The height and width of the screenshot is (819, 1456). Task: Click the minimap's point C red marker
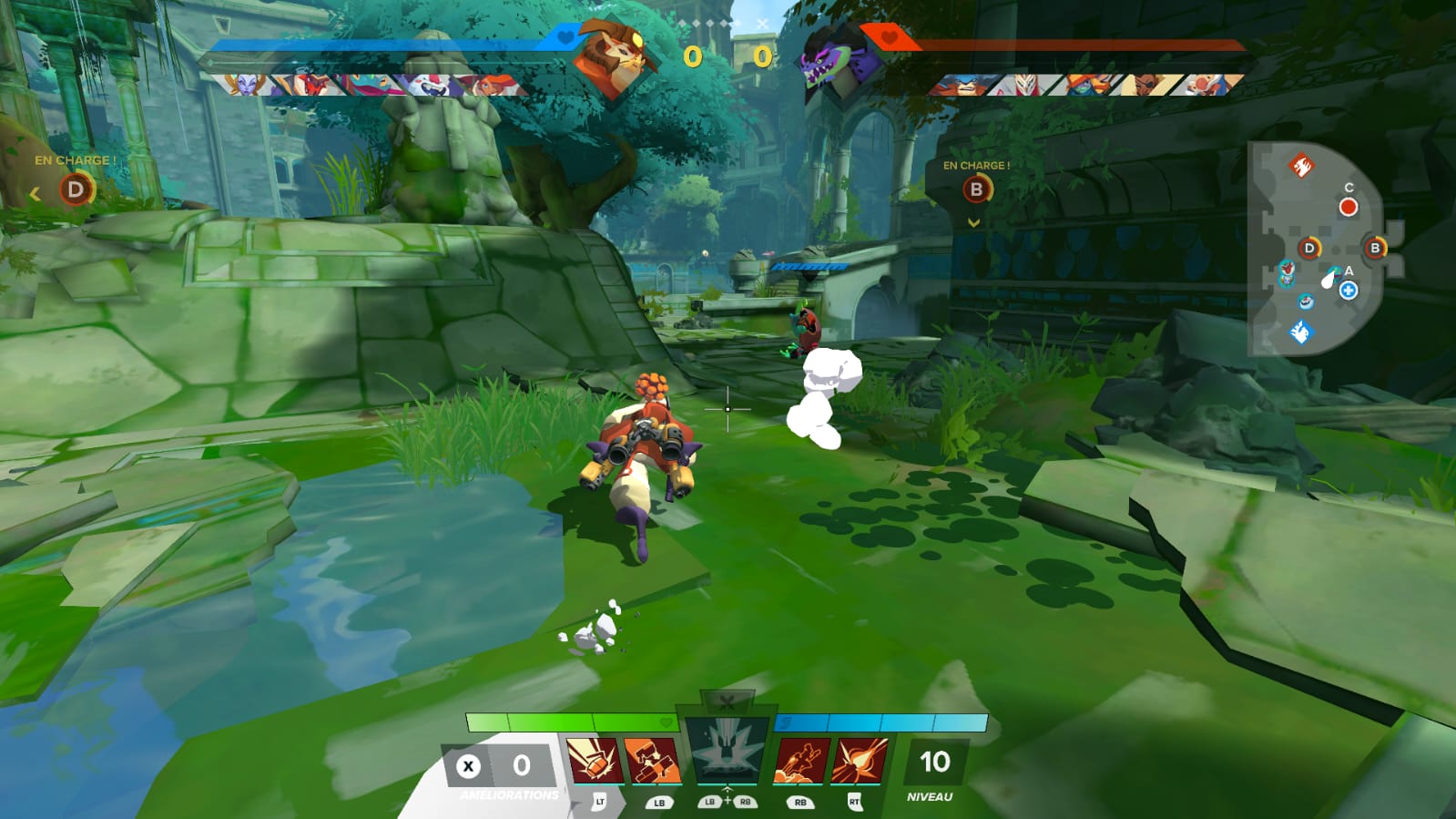[x=1348, y=207]
